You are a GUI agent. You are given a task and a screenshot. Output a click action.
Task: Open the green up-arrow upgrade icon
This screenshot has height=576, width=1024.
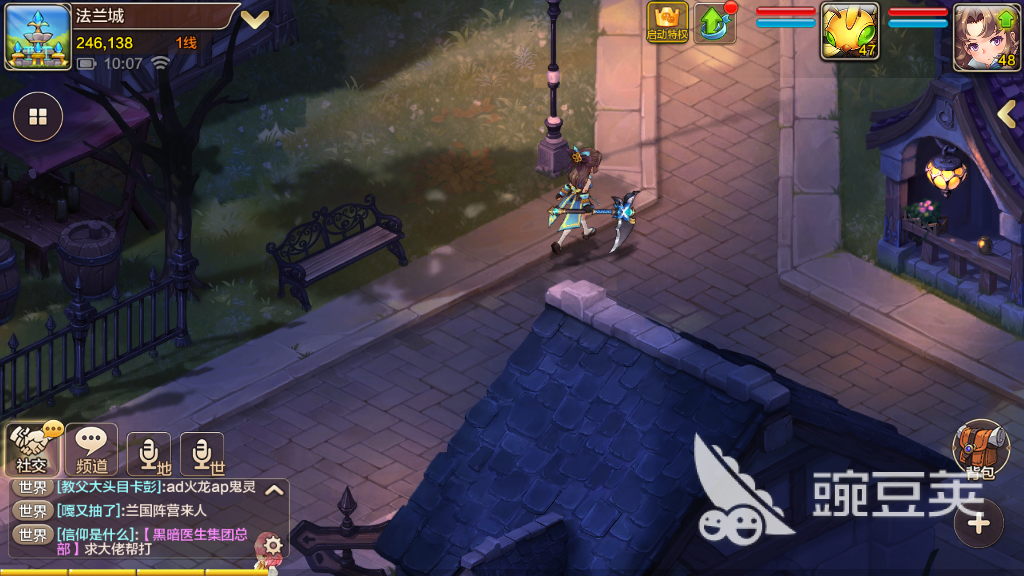tap(714, 22)
